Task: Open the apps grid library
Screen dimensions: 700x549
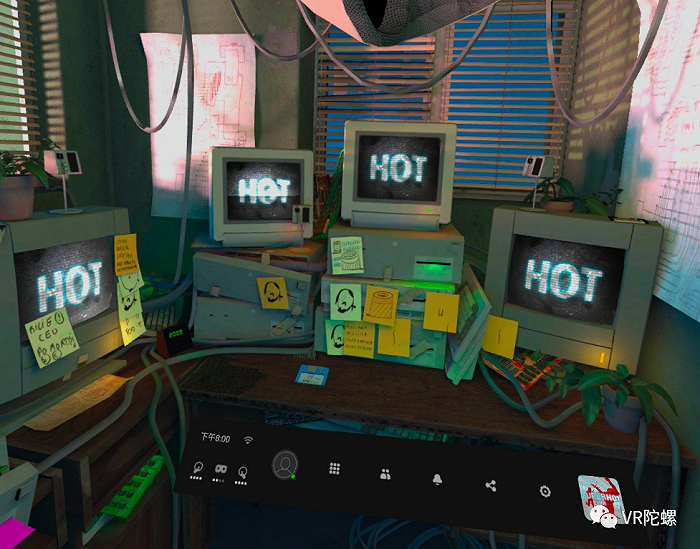Action: pyautogui.click(x=335, y=468)
